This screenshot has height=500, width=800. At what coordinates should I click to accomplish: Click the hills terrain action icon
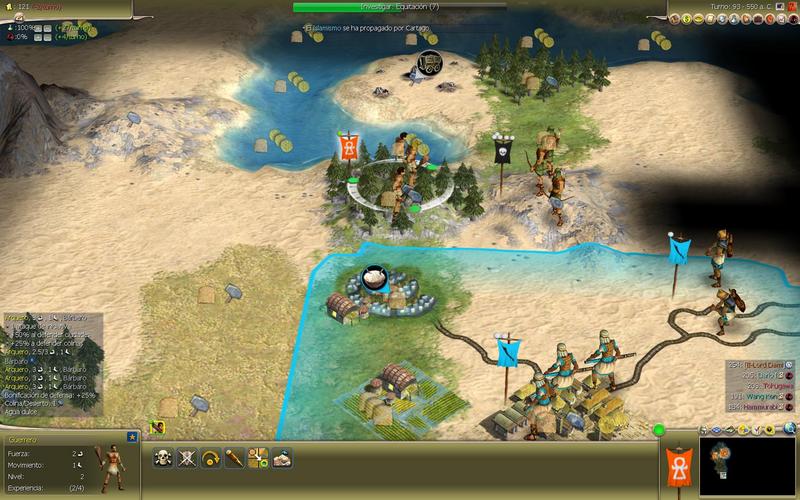point(282,458)
